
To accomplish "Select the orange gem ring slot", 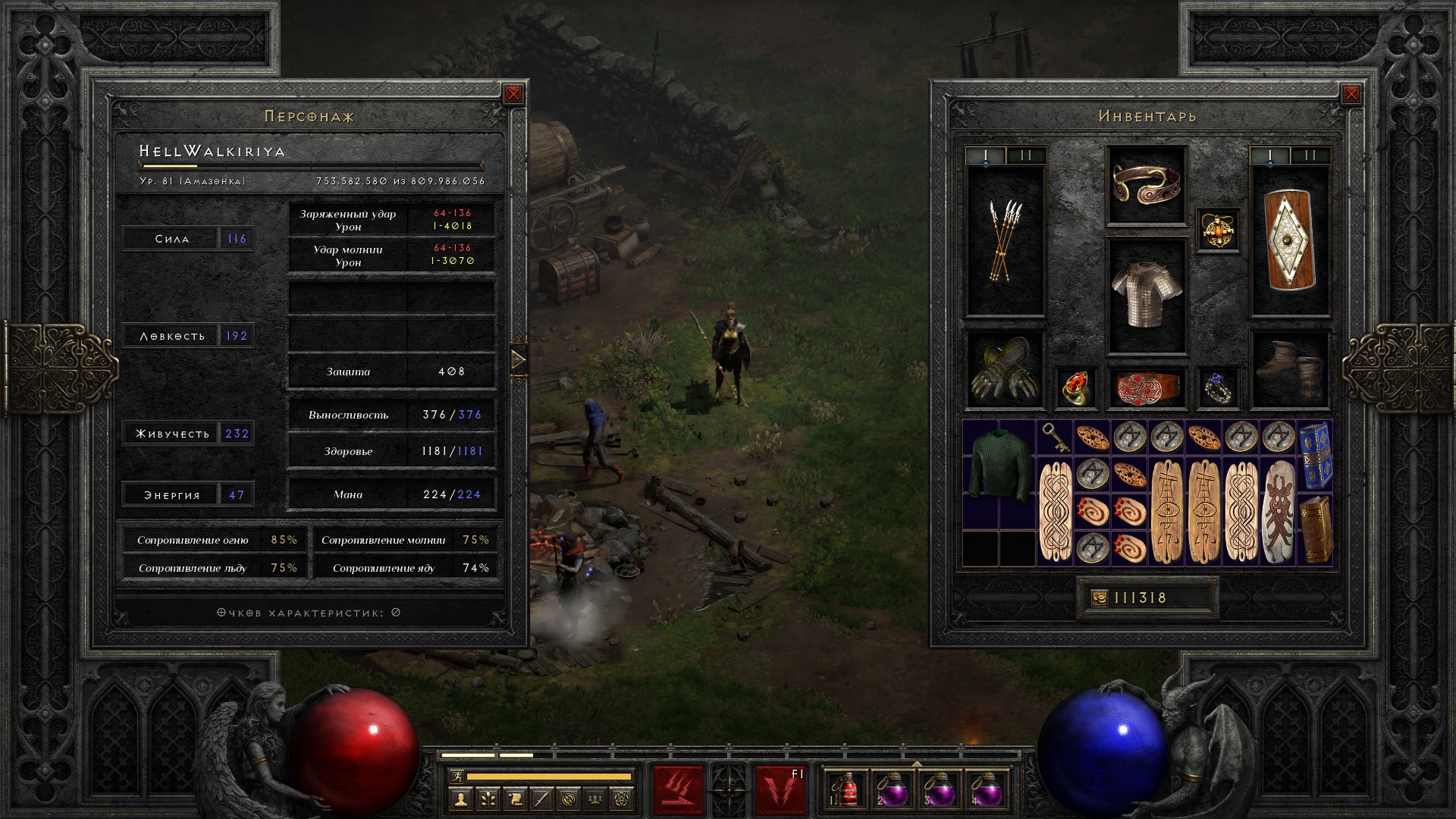I will [1075, 388].
